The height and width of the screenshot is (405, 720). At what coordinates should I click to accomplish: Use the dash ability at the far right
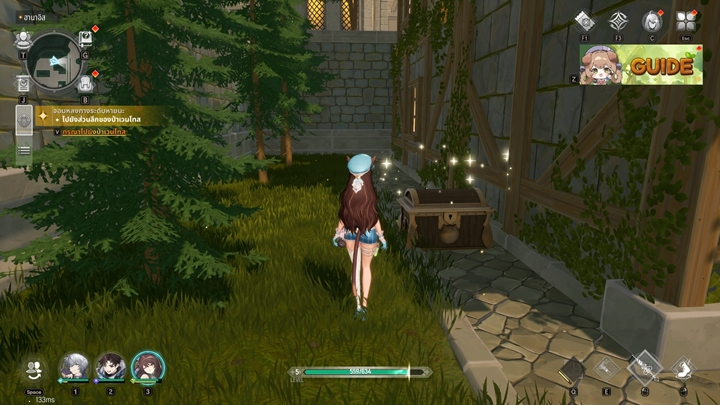coord(685,369)
